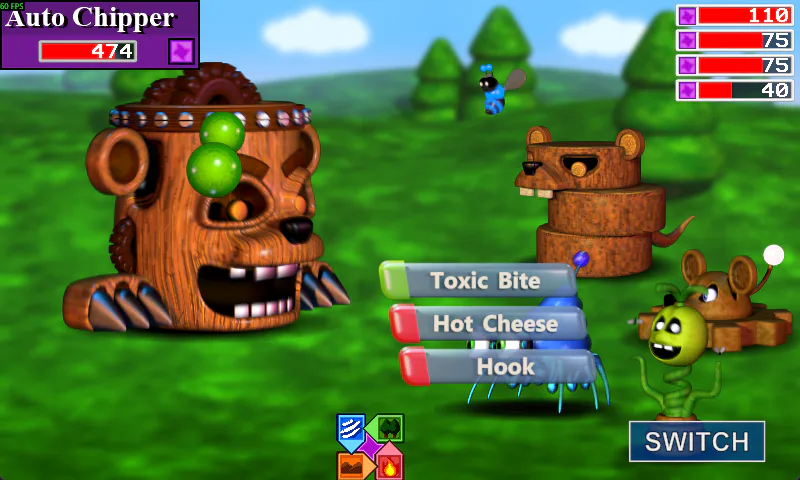Viewport: 800px width, 480px height.
Task: Click the red fire element icon
Action: pyautogui.click(x=389, y=466)
